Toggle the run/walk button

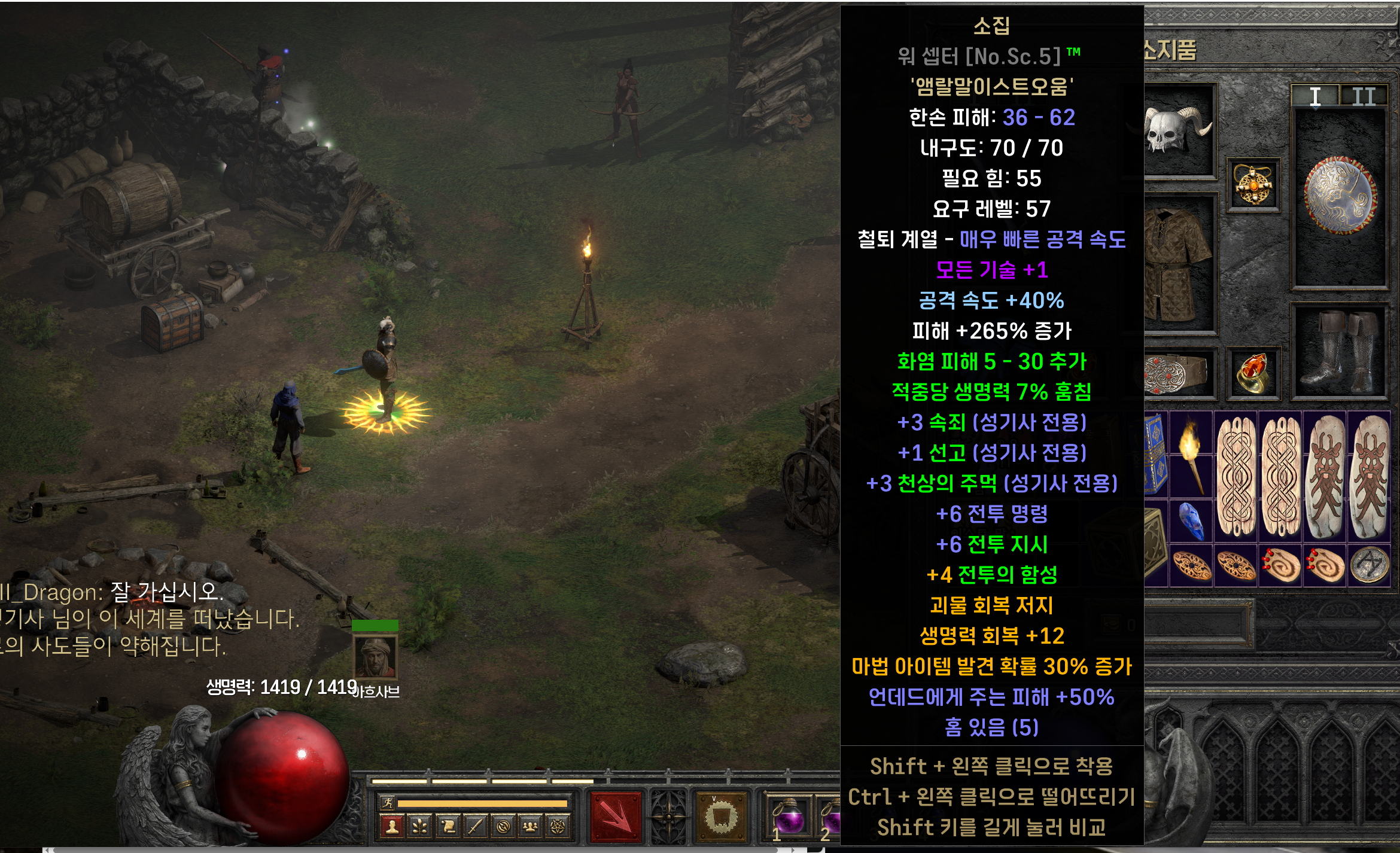[x=388, y=803]
